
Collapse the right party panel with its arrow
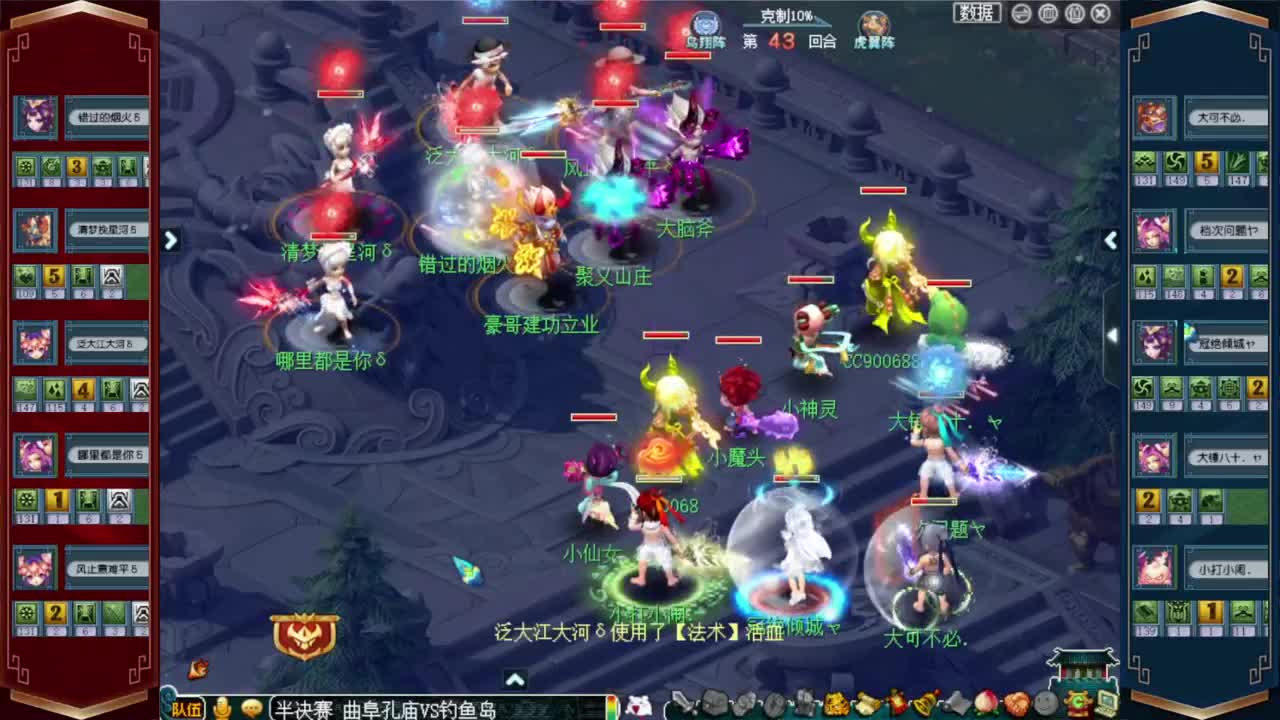[x=1111, y=240]
